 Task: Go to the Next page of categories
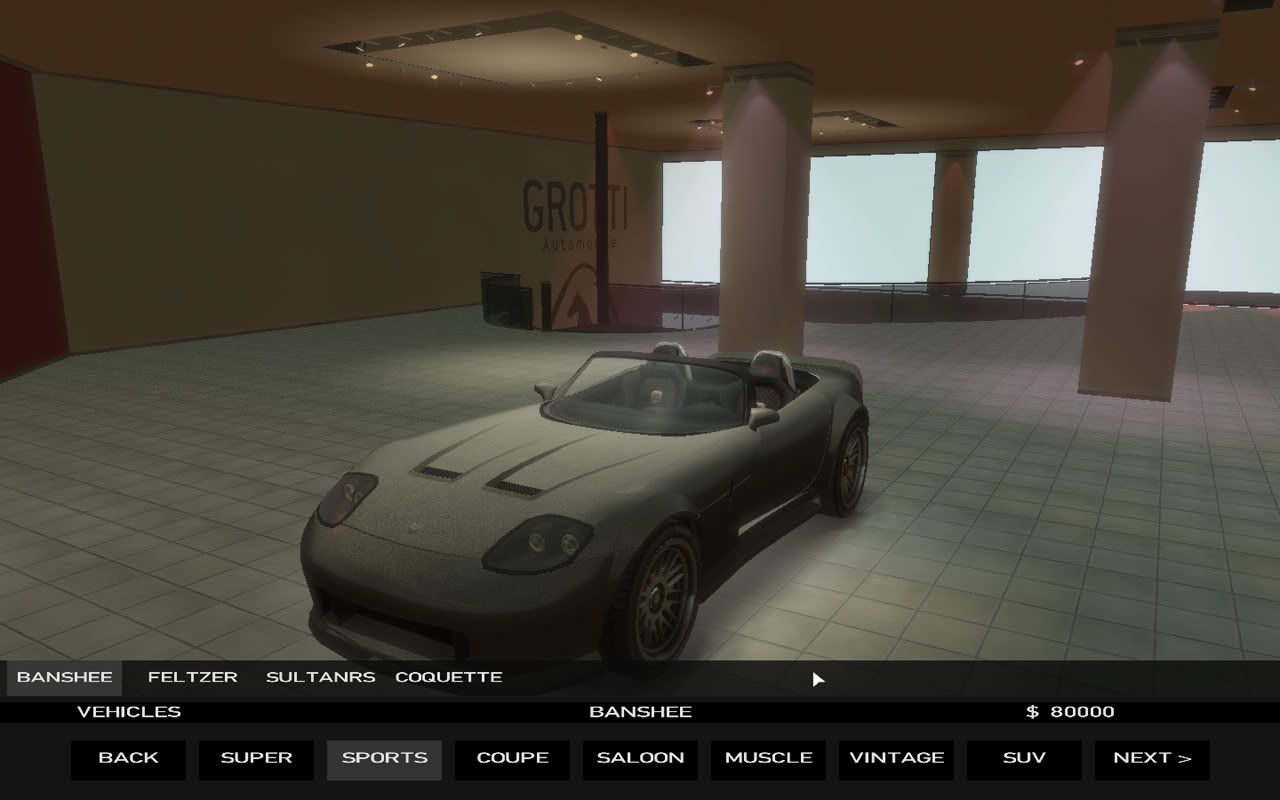(1152, 758)
